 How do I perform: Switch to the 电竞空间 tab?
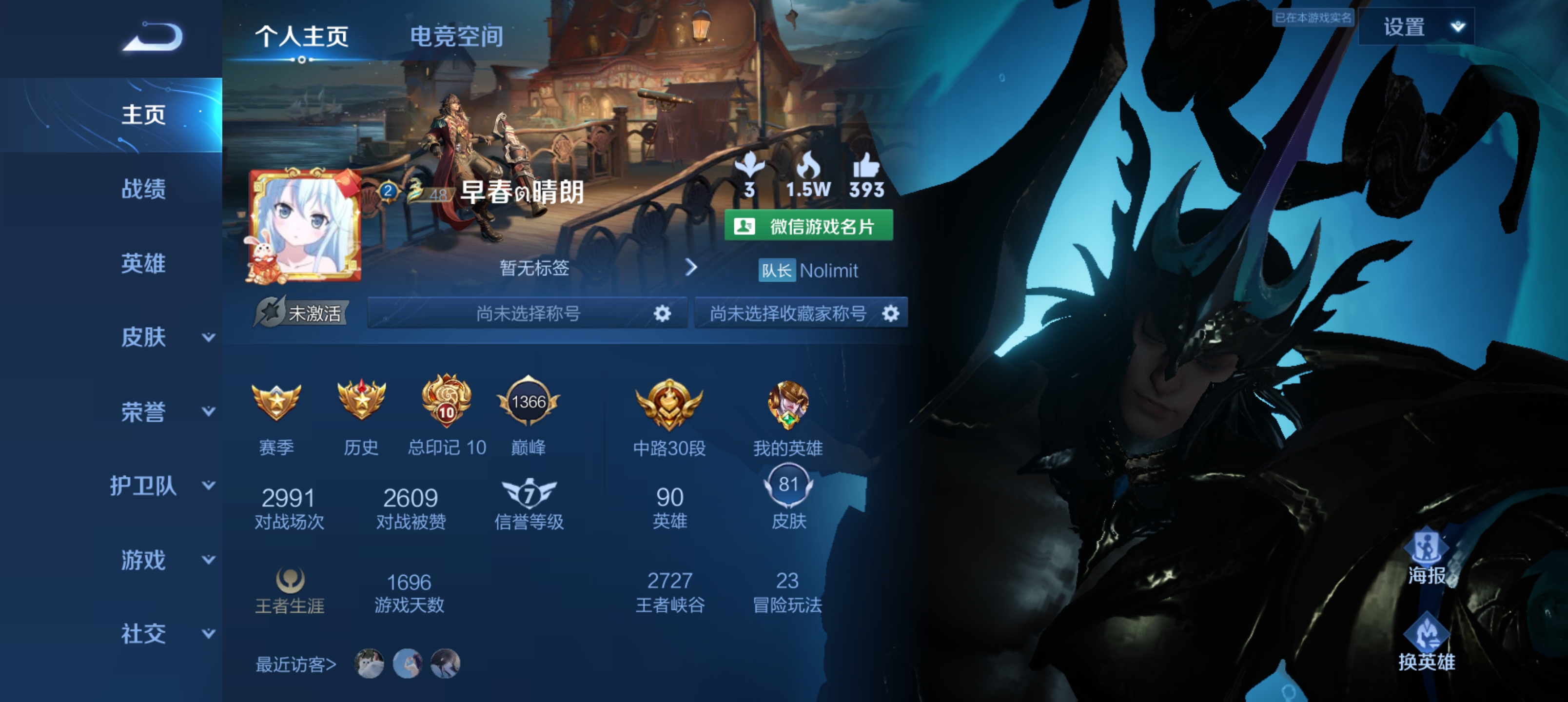456,38
